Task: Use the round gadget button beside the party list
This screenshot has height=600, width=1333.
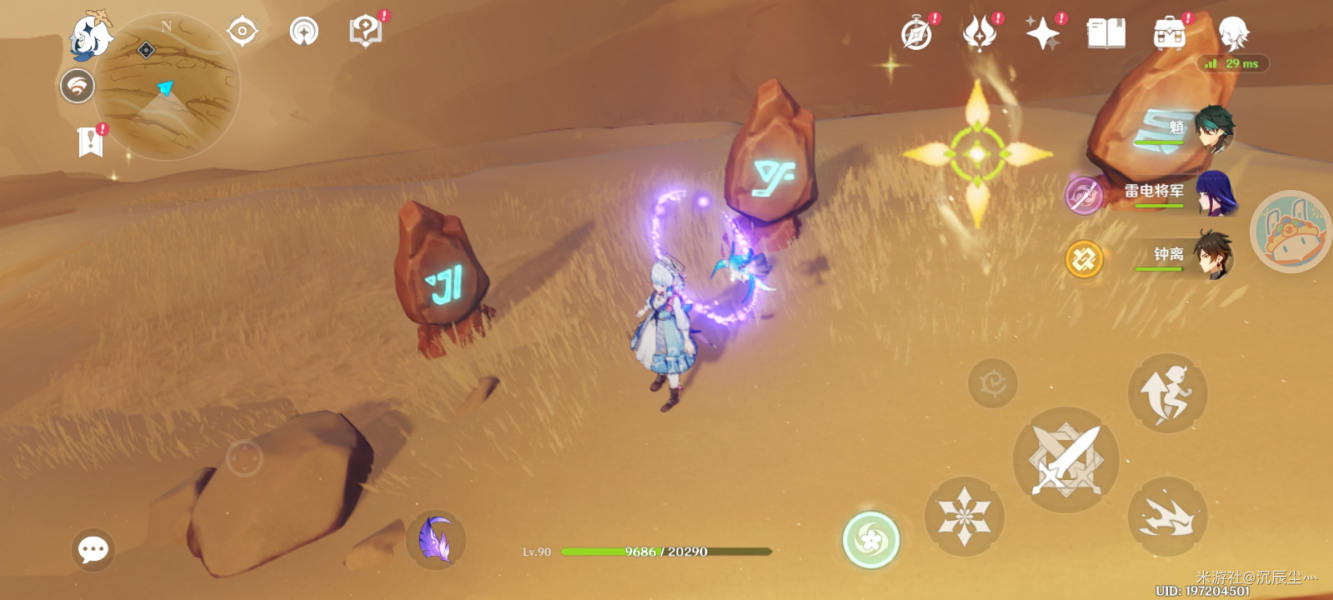Action: pos(1290,231)
